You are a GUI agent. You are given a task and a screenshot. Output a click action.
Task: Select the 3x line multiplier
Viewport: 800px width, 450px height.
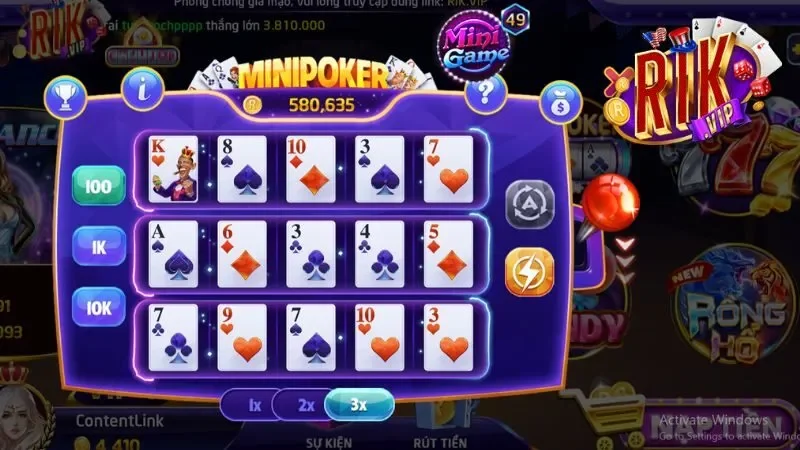(359, 405)
